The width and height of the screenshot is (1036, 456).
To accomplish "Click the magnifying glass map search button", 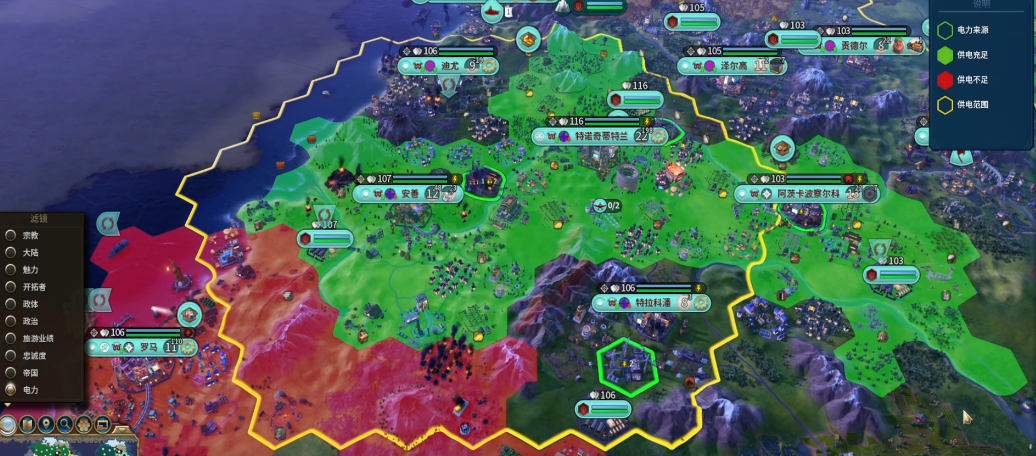I will (x=65, y=425).
